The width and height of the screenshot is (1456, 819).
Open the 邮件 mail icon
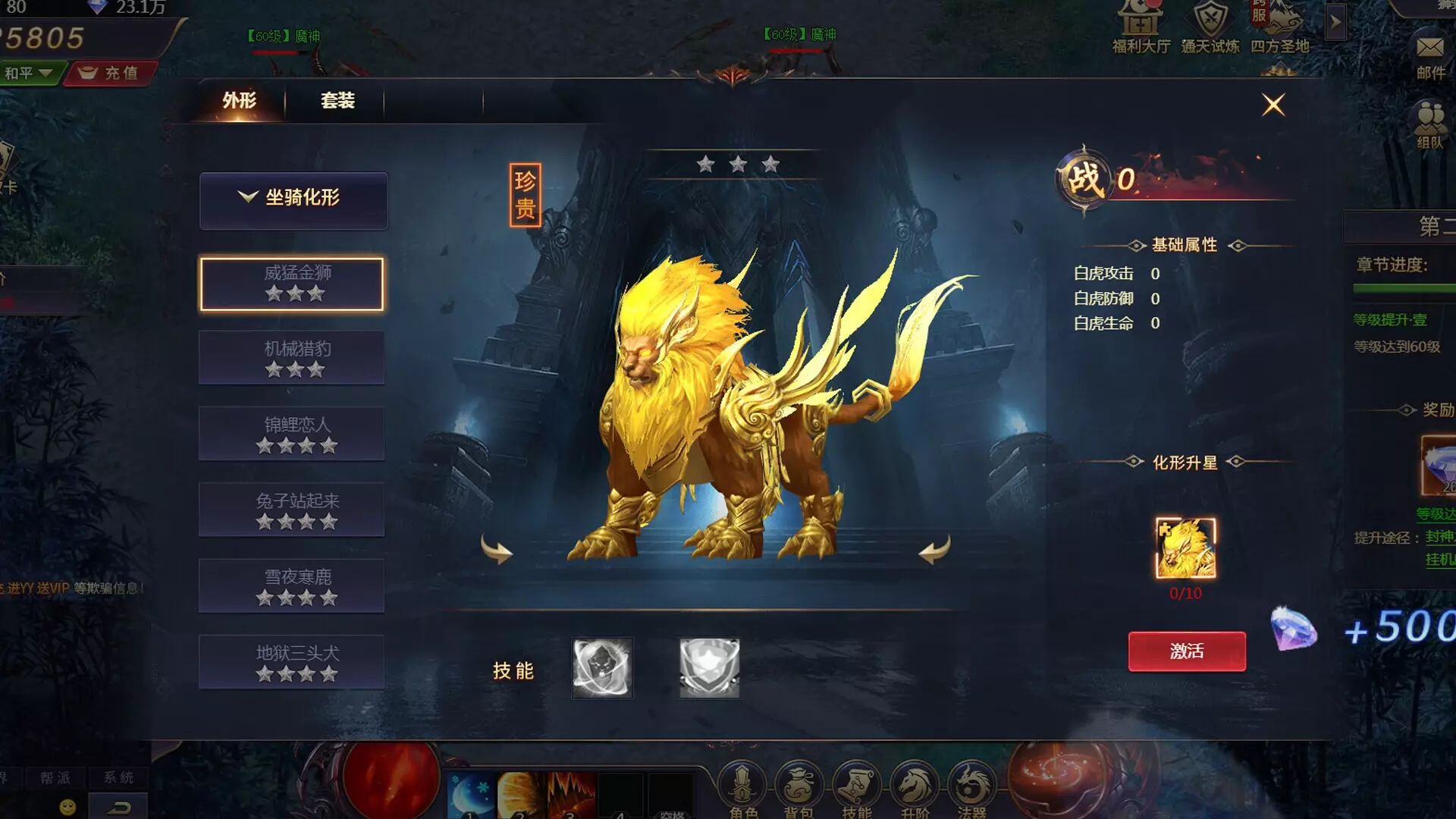click(1430, 57)
